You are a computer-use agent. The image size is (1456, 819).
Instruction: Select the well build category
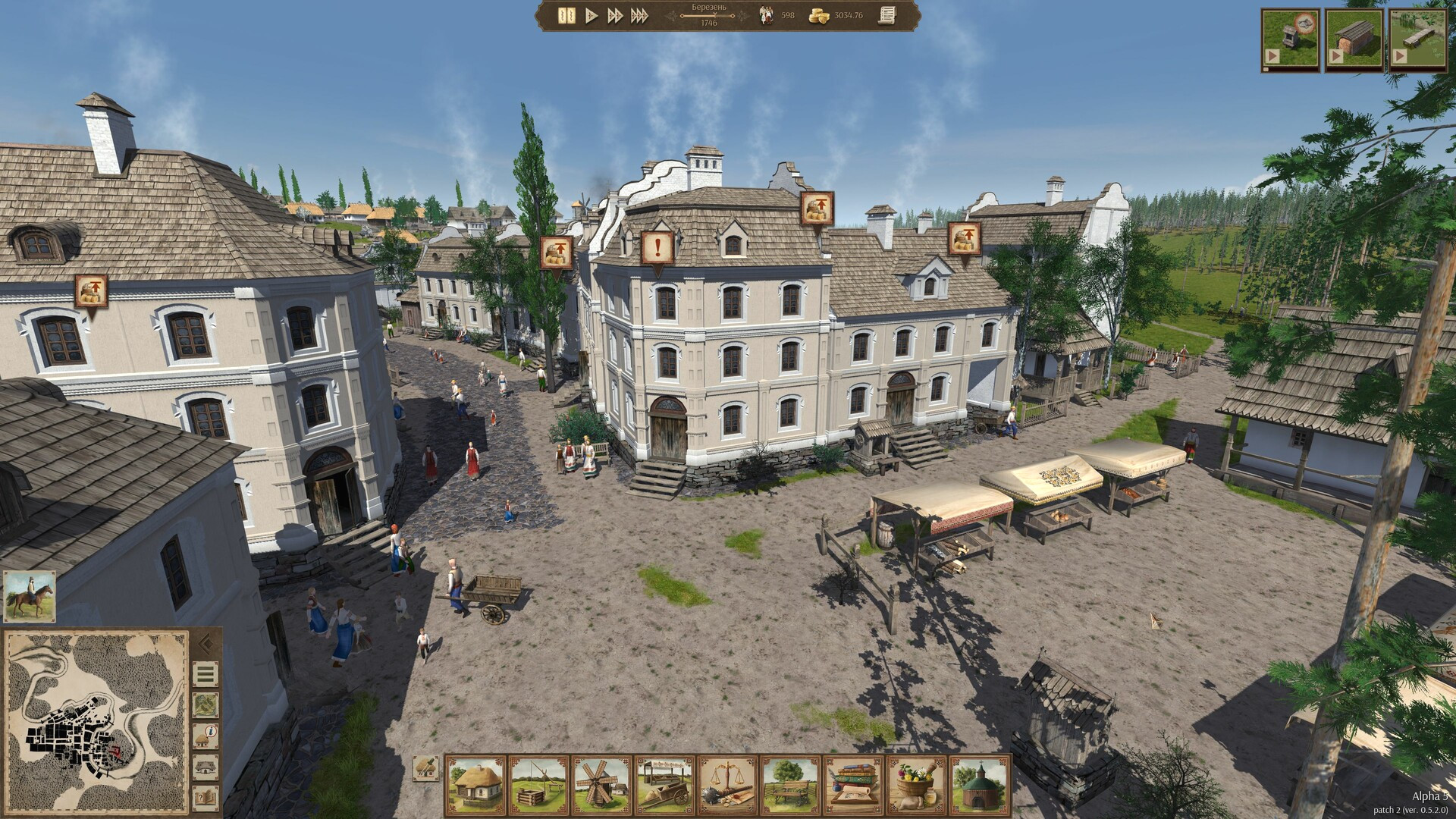tap(538, 784)
